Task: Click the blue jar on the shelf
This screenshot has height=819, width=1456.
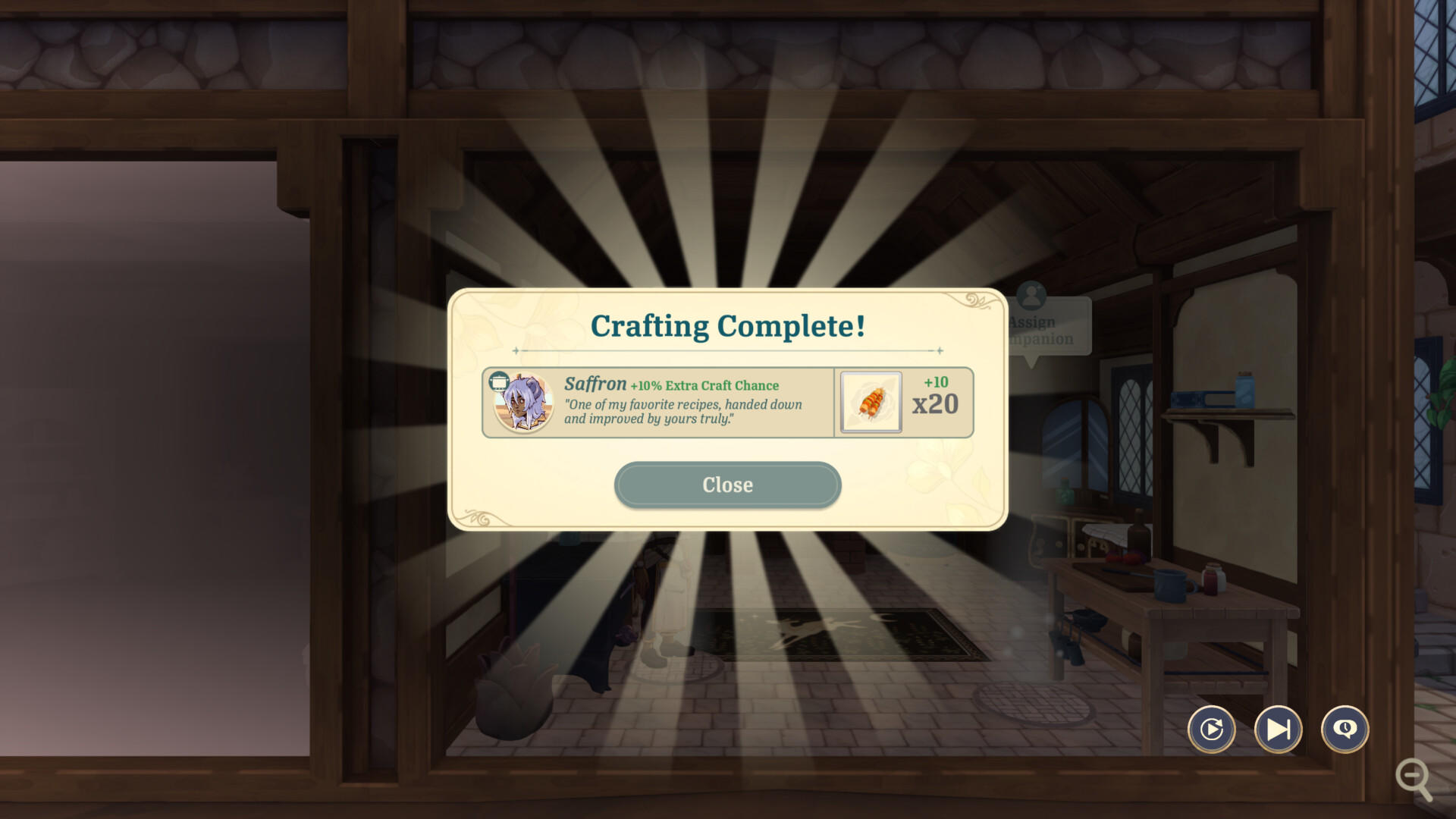Action: pyautogui.click(x=1245, y=391)
